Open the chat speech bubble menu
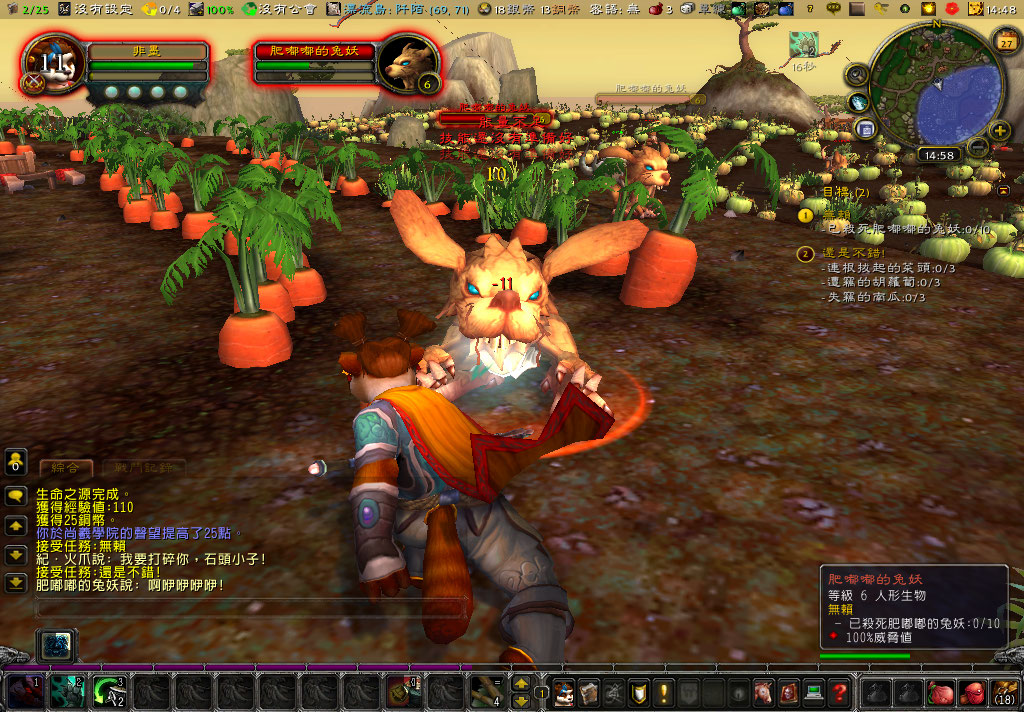Viewport: 1024px width, 712px height. point(16,496)
